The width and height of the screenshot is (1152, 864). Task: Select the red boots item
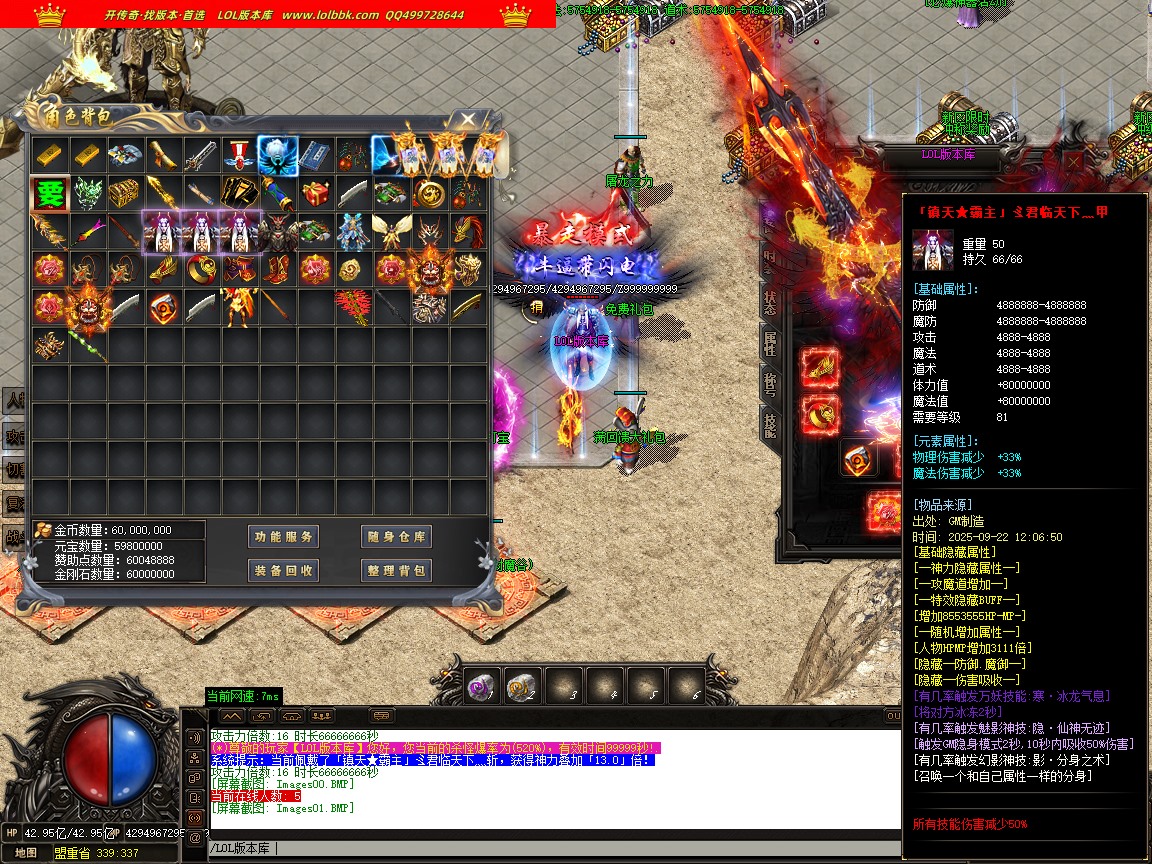(x=278, y=270)
